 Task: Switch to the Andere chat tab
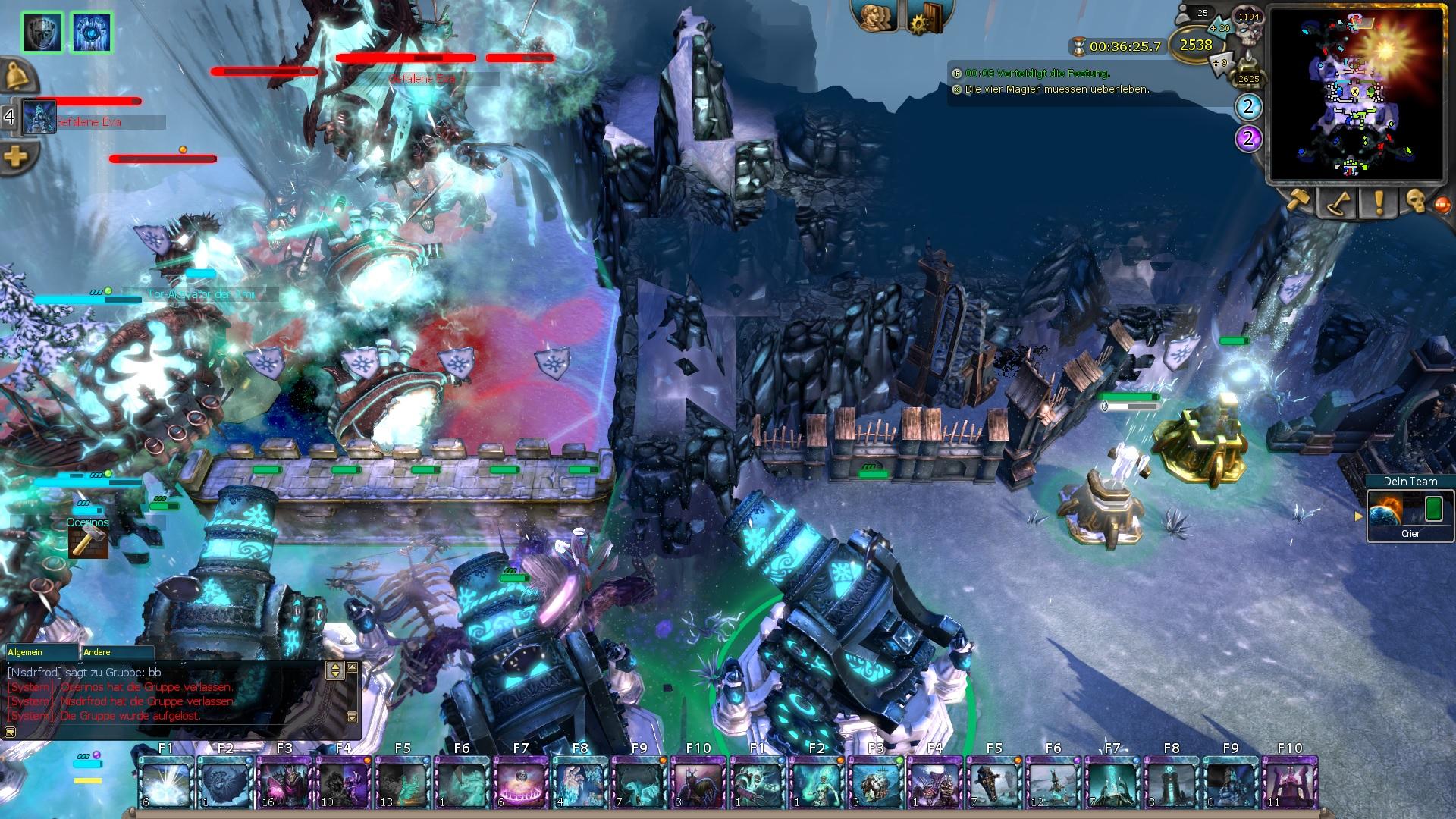point(118,652)
